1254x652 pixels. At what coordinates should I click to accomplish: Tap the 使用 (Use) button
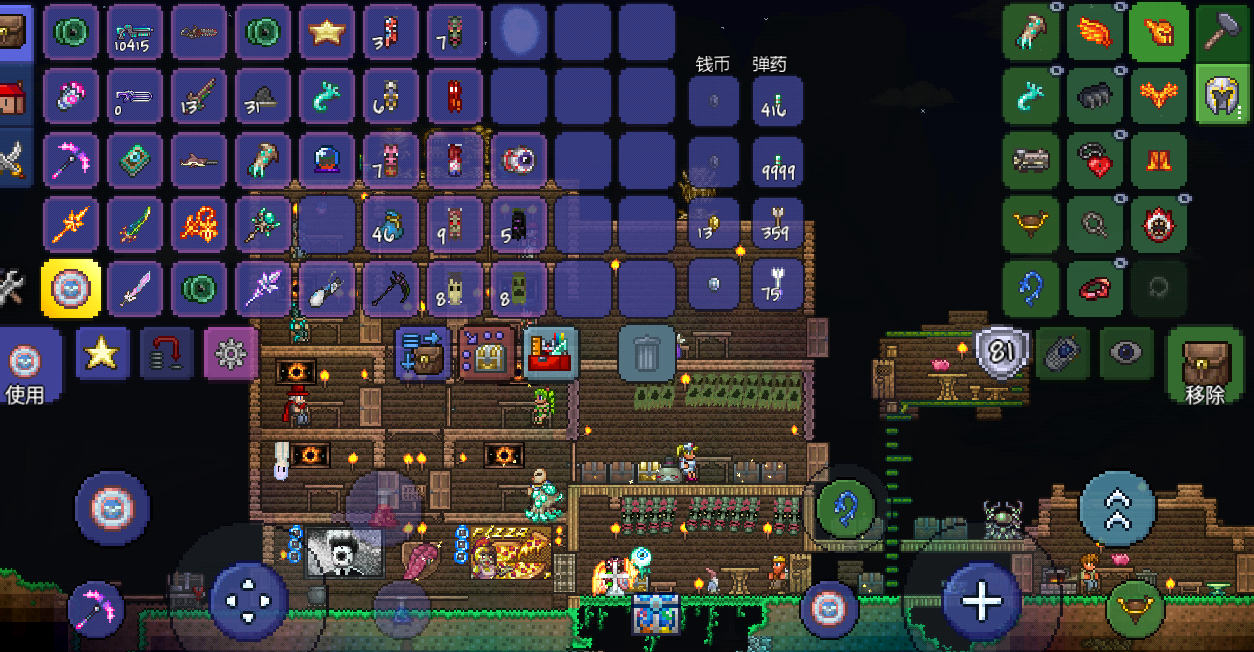click(24, 369)
